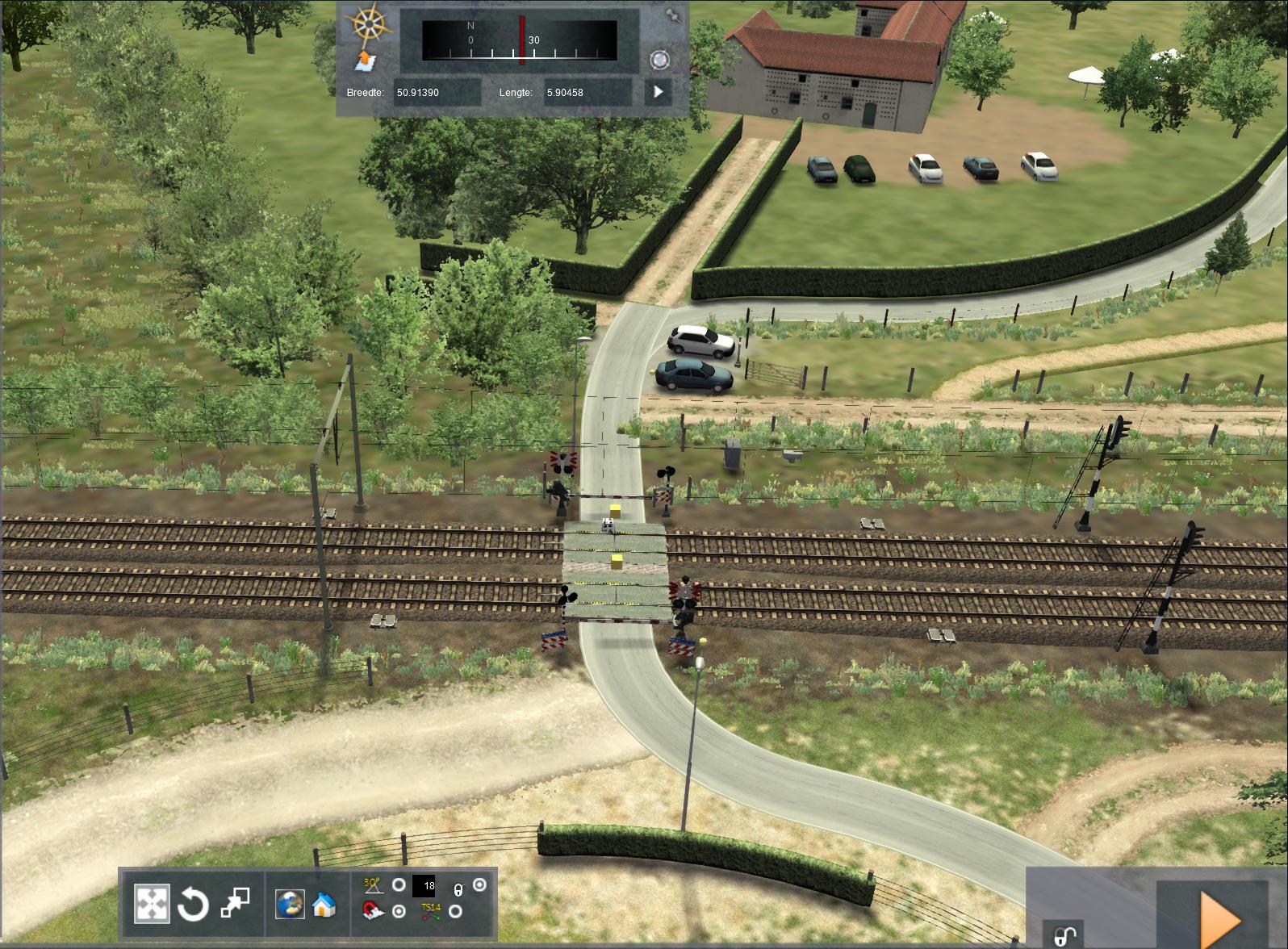Click the round lifebuoy icon

tap(659, 60)
